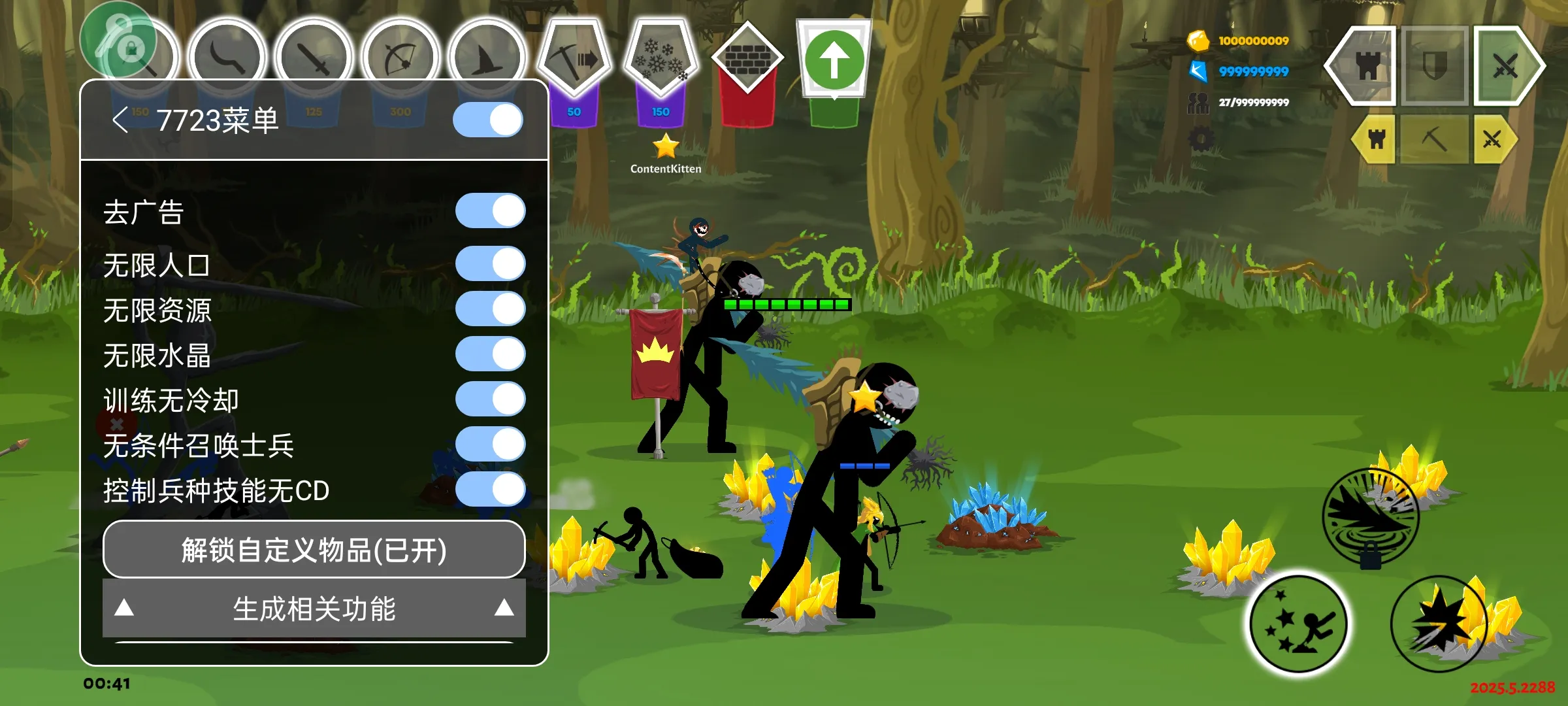Expand the 生成相关功能 section

coord(314,609)
